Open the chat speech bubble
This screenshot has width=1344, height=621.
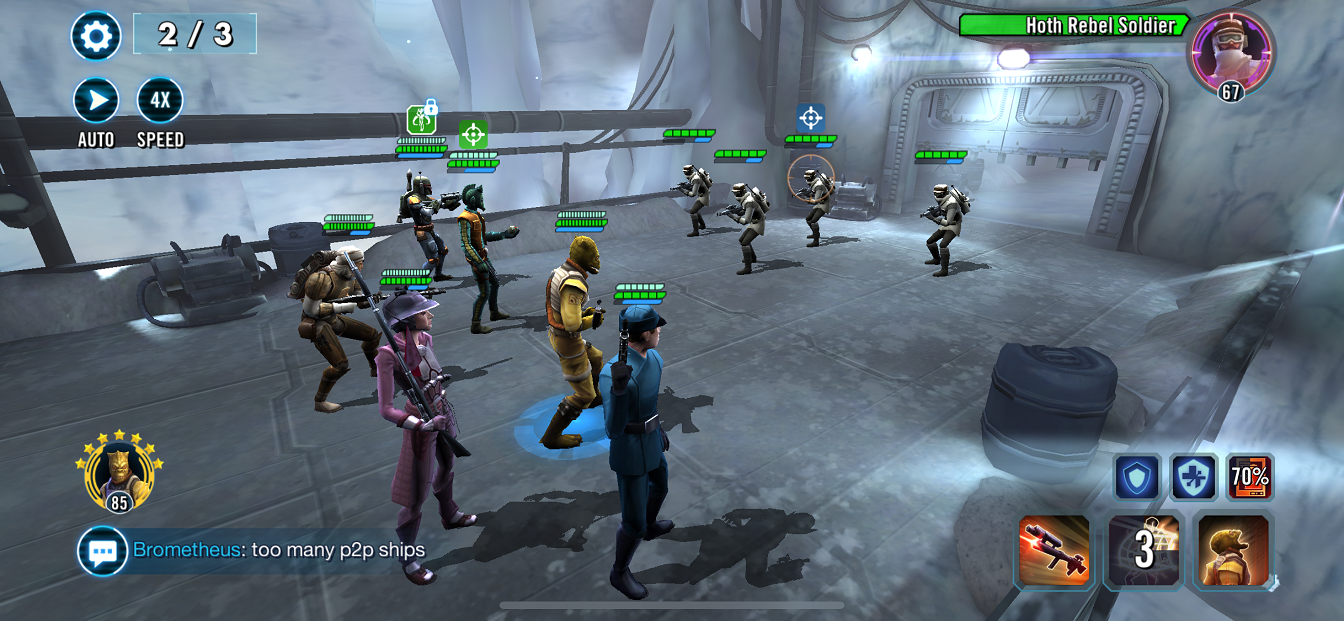[103, 551]
